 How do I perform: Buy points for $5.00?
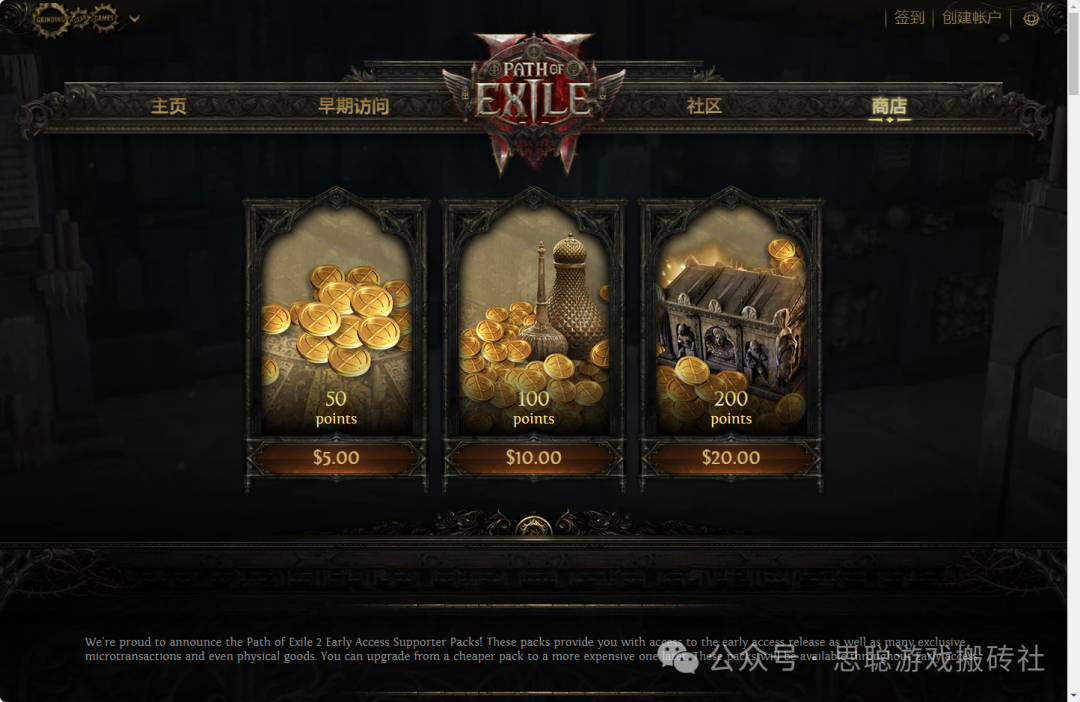[336, 458]
